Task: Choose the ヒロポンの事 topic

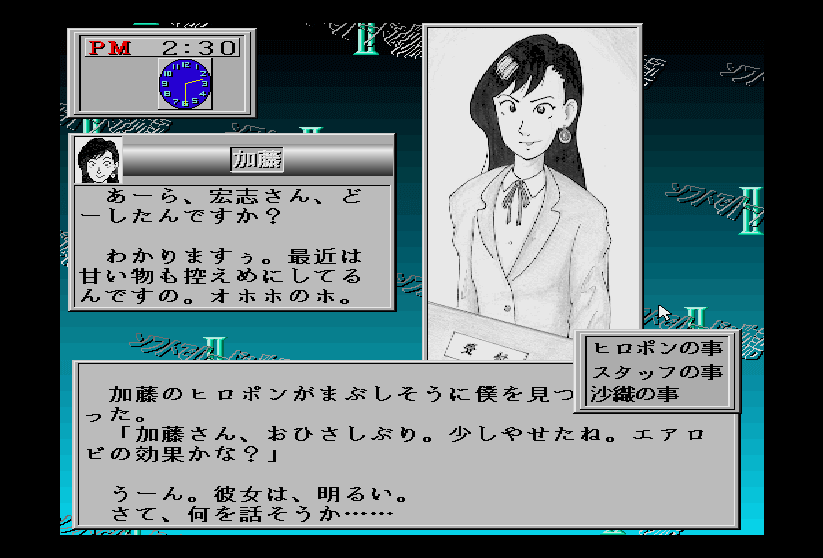Action: [x=657, y=349]
